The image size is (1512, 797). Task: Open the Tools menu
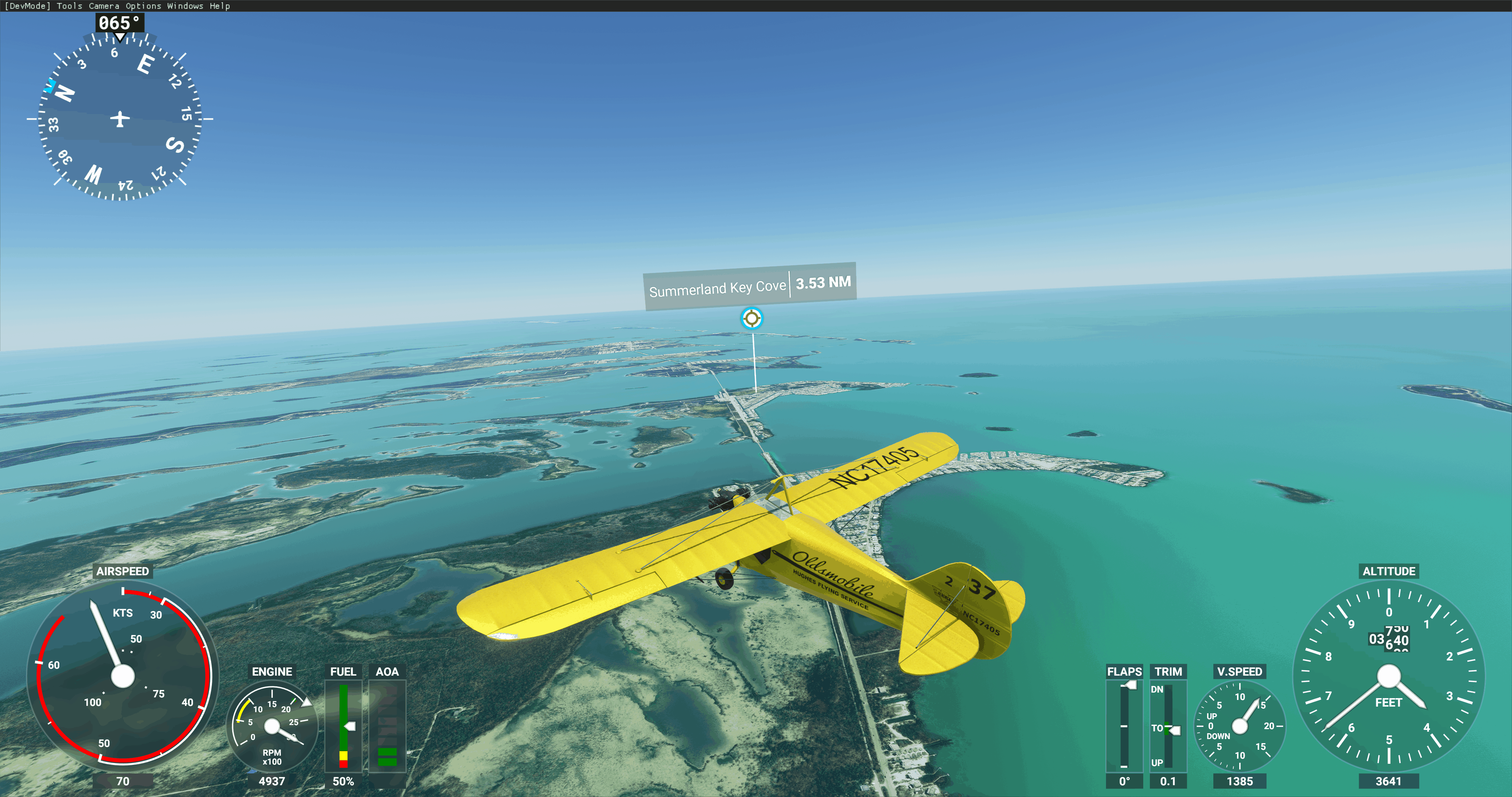pos(69,6)
